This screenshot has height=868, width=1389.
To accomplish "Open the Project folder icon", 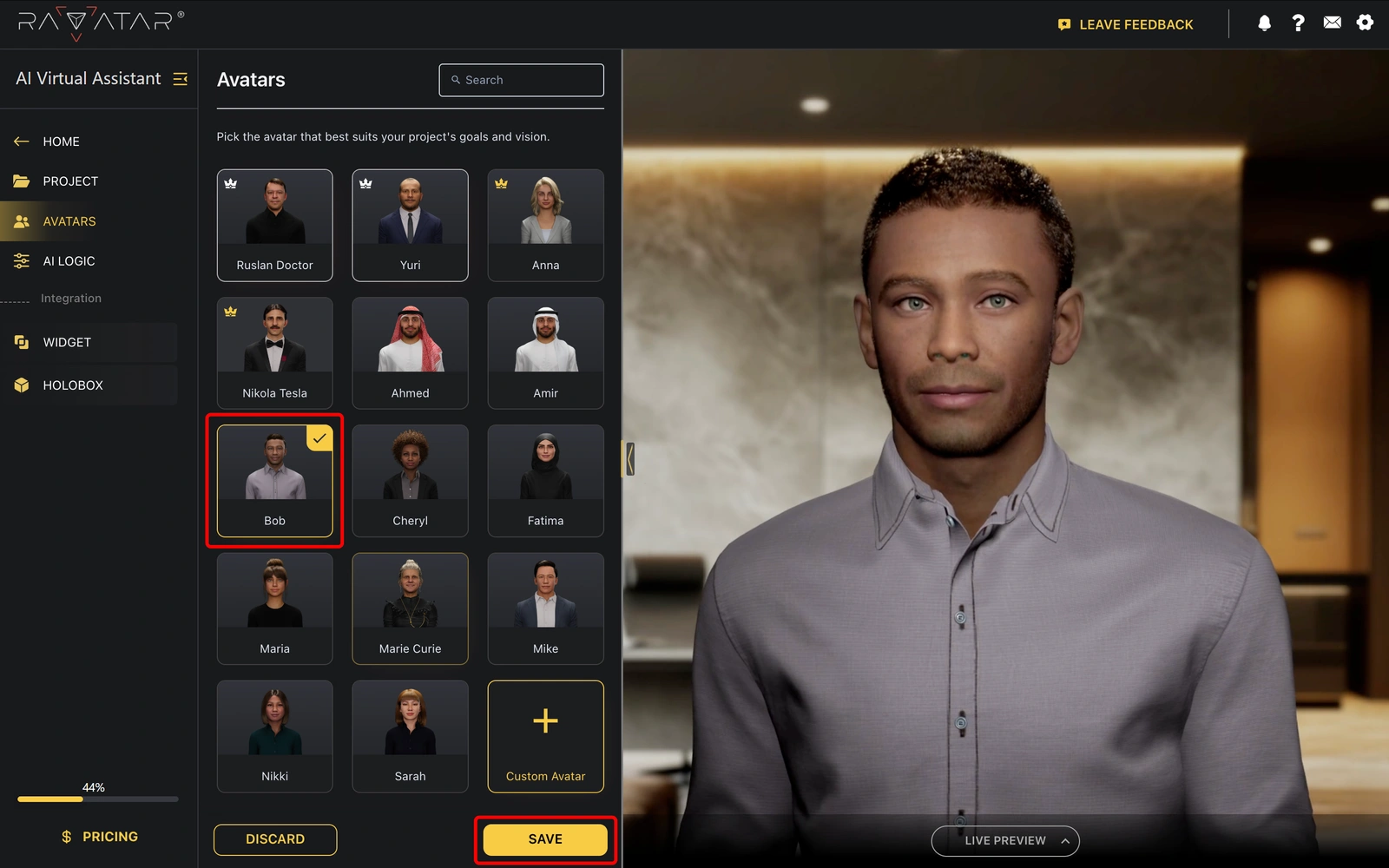I will 21,181.
